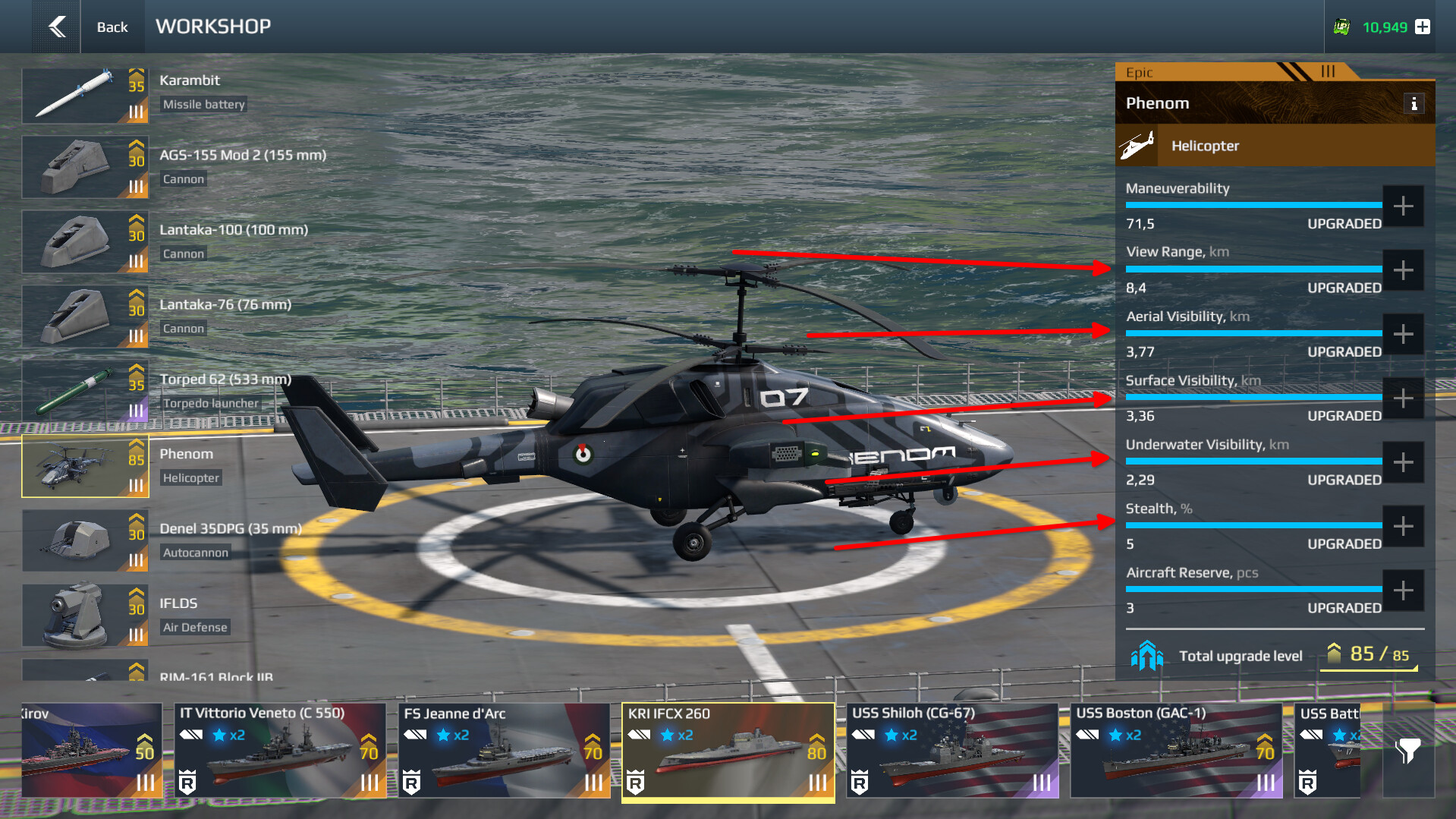The height and width of the screenshot is (819, 1456).
Task: Pick the Lantaka-76 cannon entry
Action: pyautogui.click(x=85, y=317)
